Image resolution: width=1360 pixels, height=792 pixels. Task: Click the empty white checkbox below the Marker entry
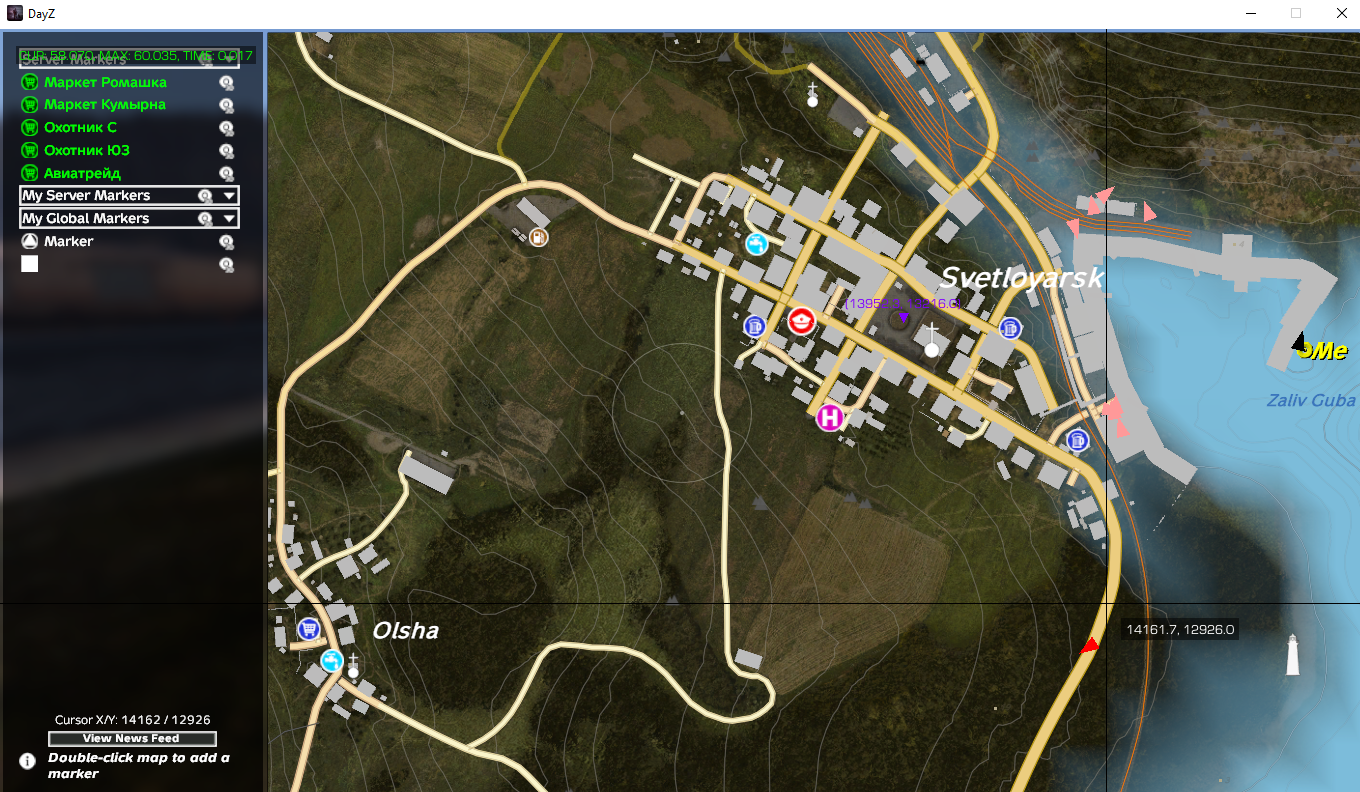[29, 263]
